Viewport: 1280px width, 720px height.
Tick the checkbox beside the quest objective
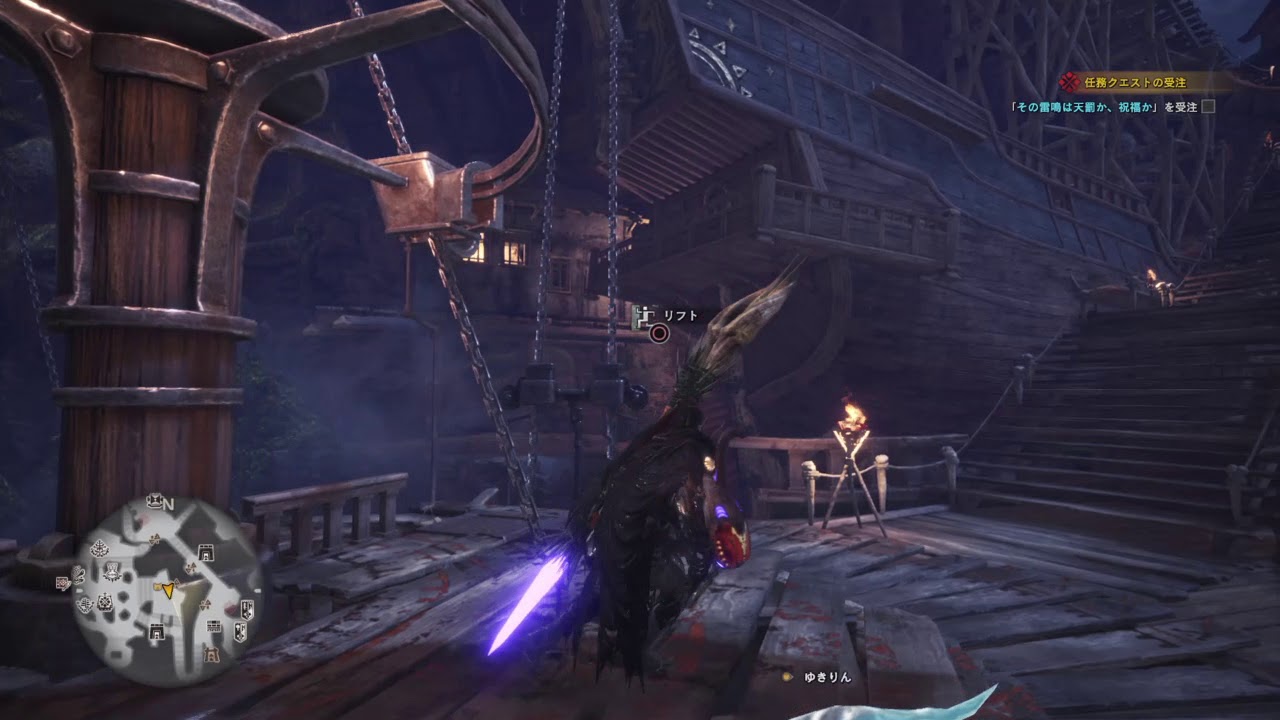1208,107
